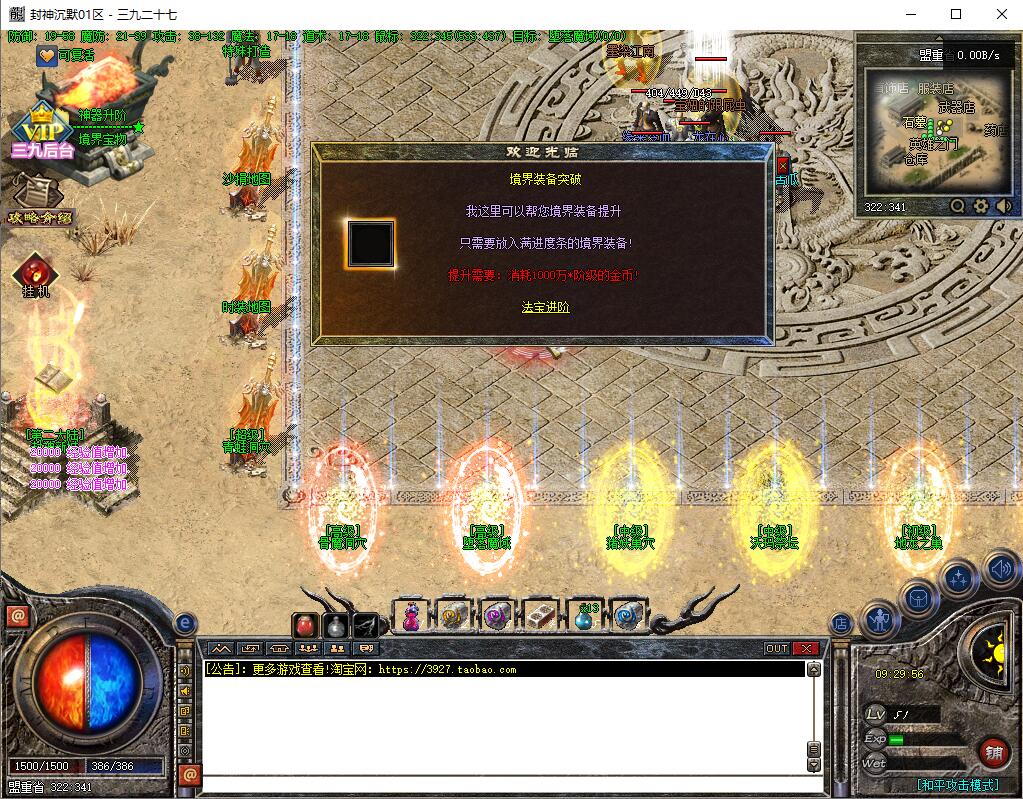Use the blue potion stacked x13
The image size is (1023, 799).
pyautogui.click(x=584, y=616)
